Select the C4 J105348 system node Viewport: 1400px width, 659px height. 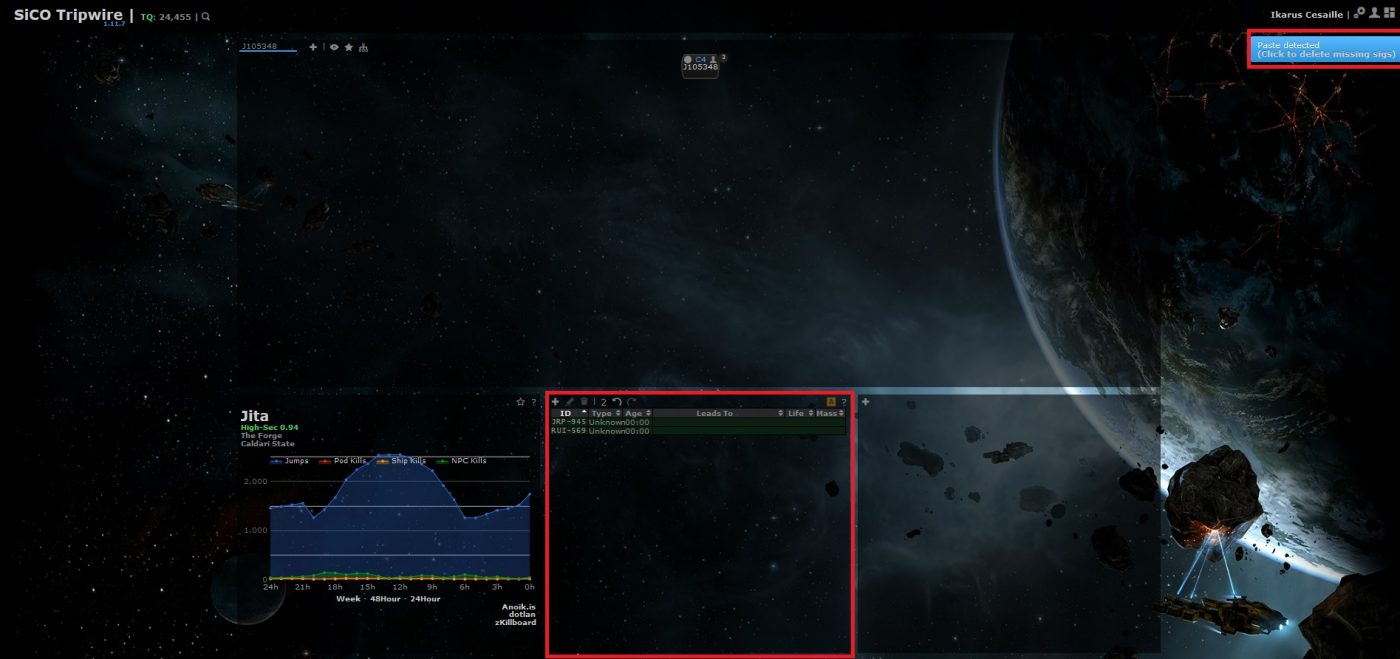(x=700, y=64)
